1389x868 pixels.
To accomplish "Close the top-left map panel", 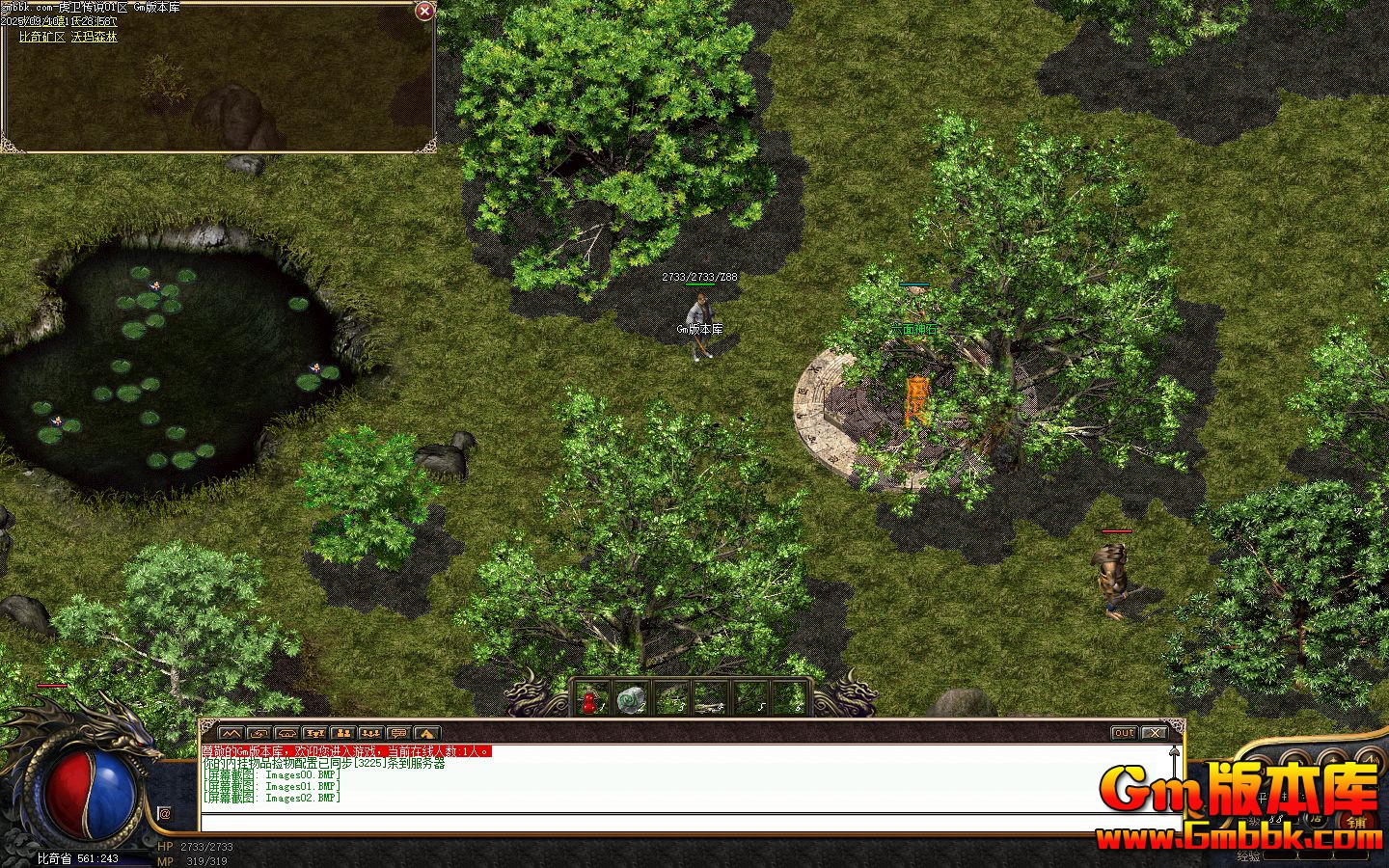I will pyautogui.click(x=423, y=12).
